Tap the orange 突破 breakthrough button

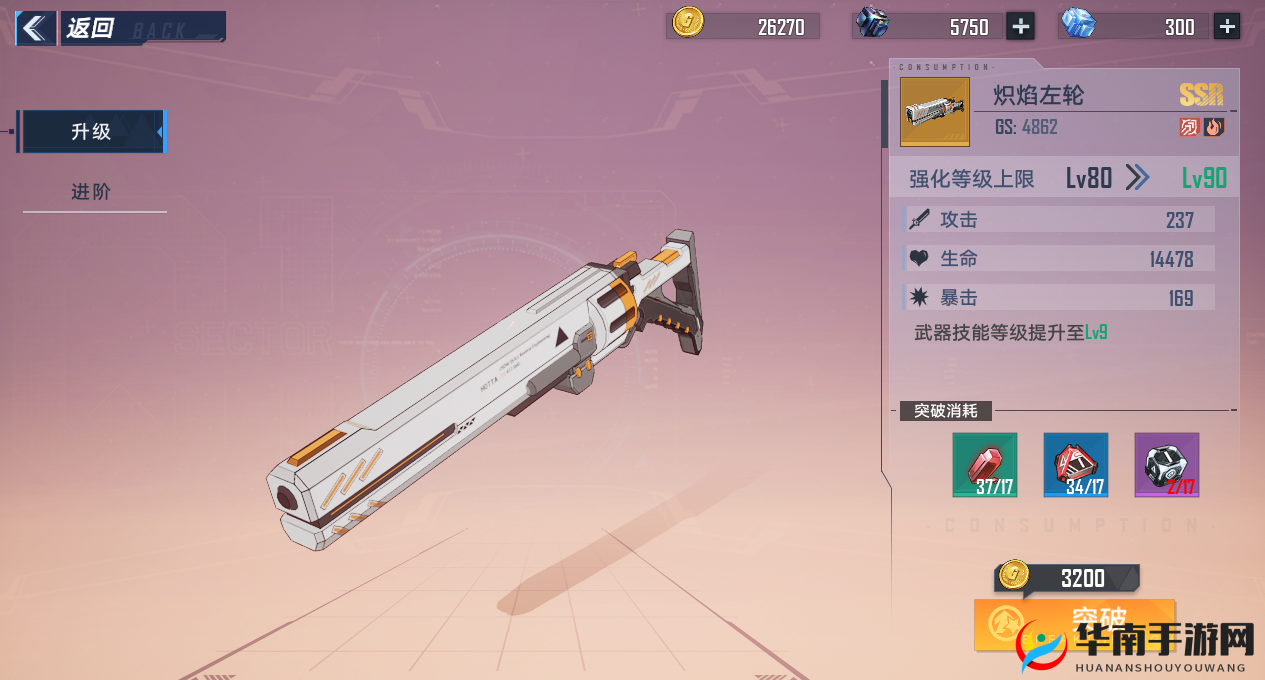click(1073, 624)
